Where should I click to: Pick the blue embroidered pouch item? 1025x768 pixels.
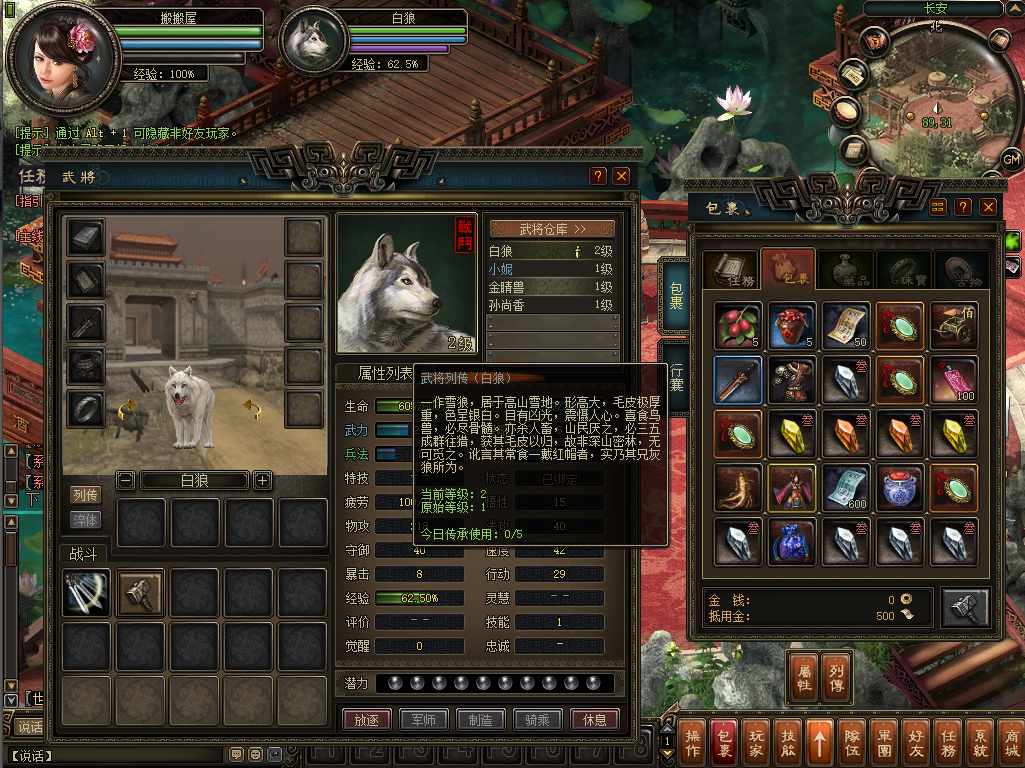coord(792,541)
